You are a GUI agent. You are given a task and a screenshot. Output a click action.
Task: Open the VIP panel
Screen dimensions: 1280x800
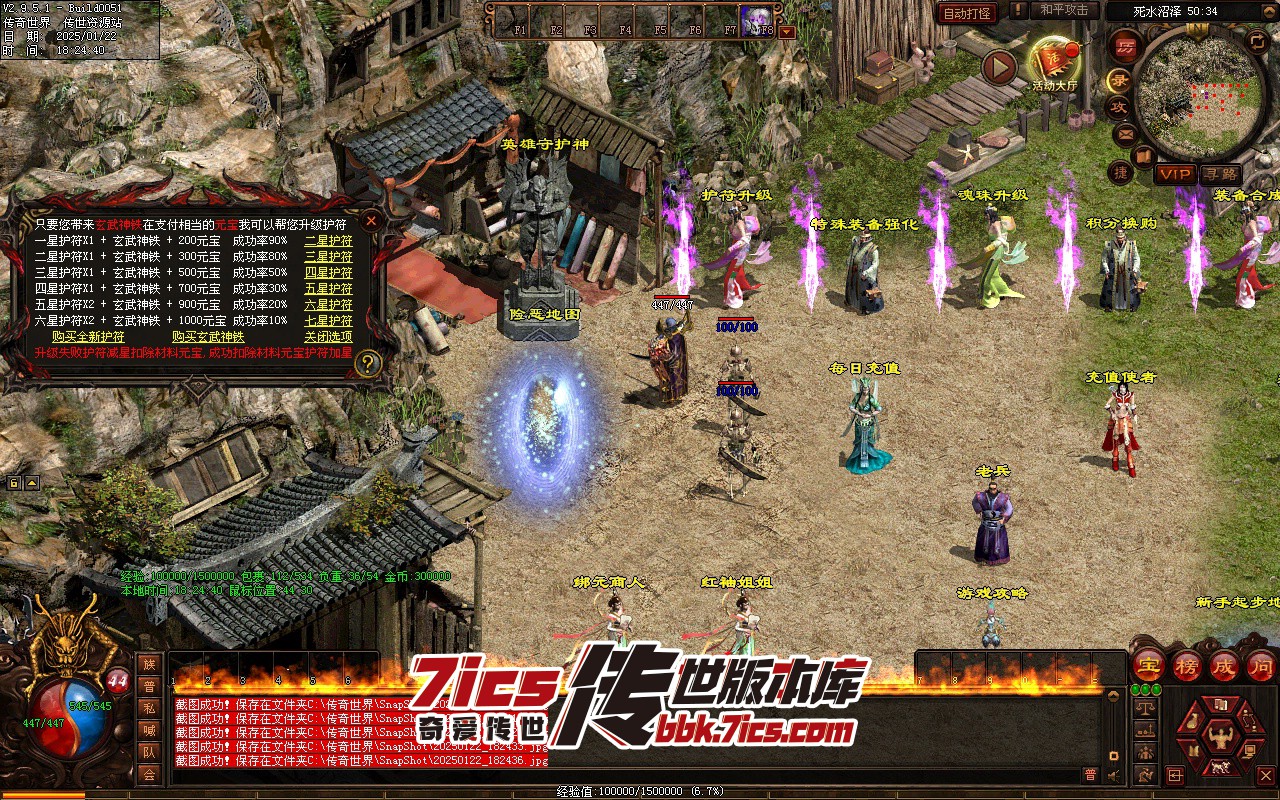coord(1175,174)
